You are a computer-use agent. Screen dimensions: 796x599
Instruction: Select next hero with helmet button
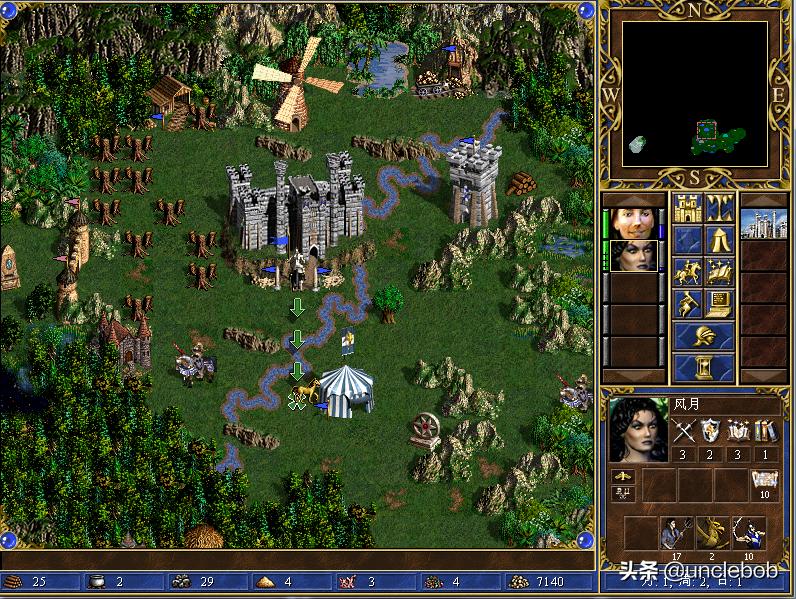tap(703, 336)
